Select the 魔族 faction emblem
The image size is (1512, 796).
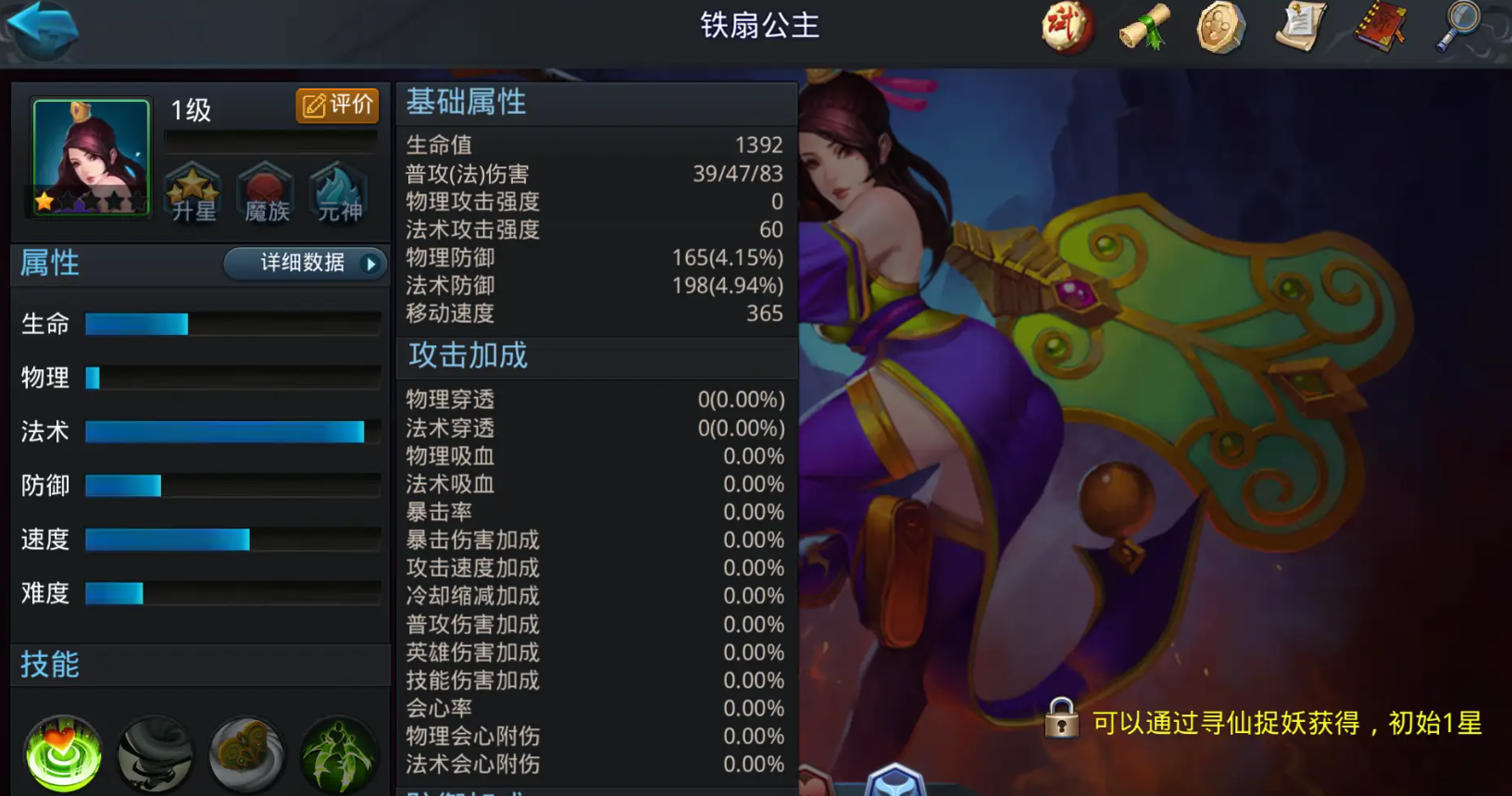coord(265,191)
